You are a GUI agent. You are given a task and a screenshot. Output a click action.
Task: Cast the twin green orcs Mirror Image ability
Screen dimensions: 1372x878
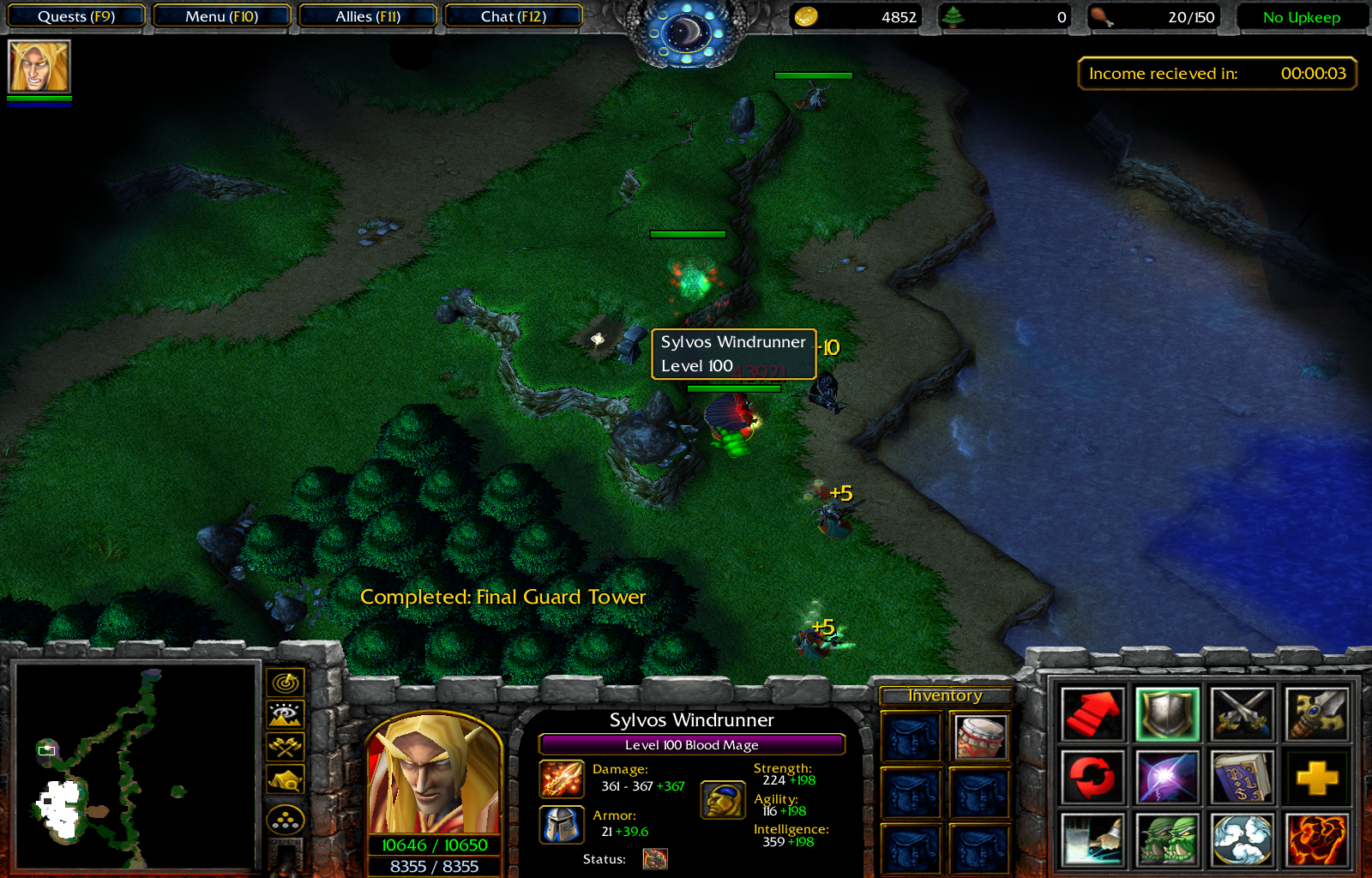(x=1166, y=840)
